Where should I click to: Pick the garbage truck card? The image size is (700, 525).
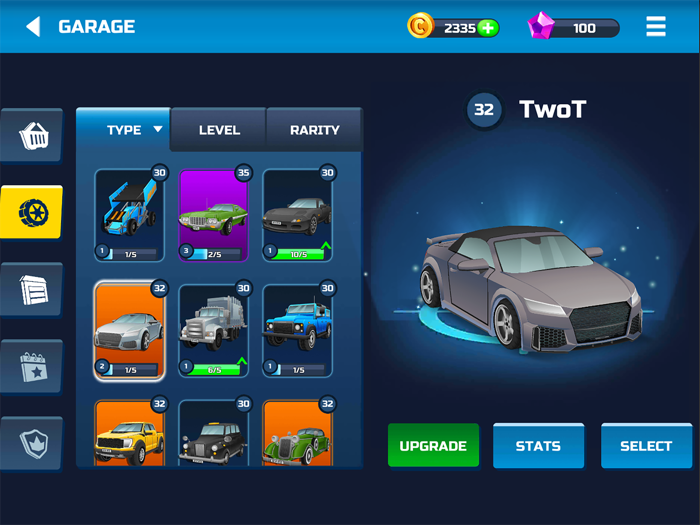click(213, 331)
